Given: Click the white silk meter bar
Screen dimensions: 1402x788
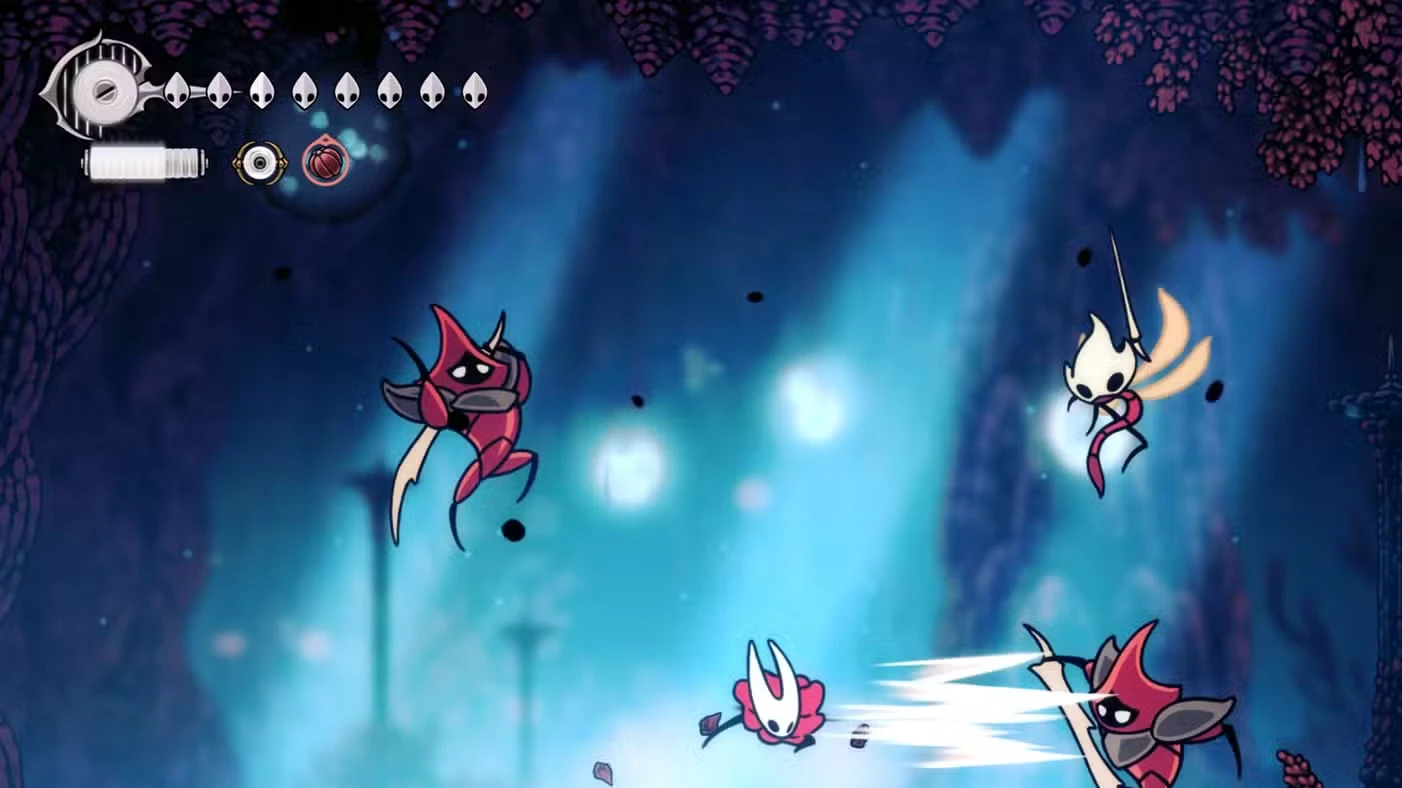Looking at the screenshot, I should 144,163.
